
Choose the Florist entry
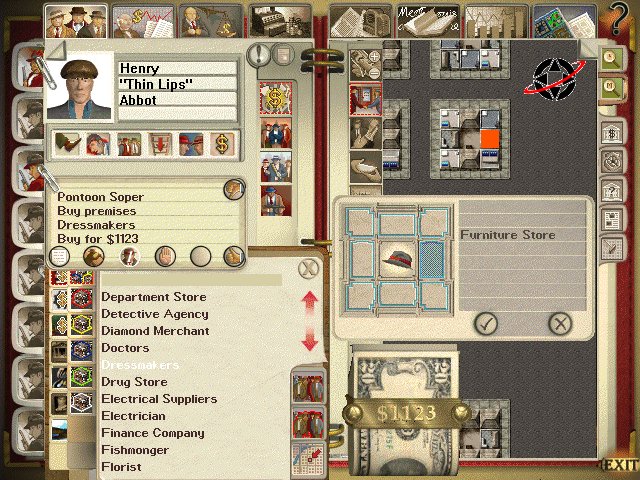pos(121,467)
